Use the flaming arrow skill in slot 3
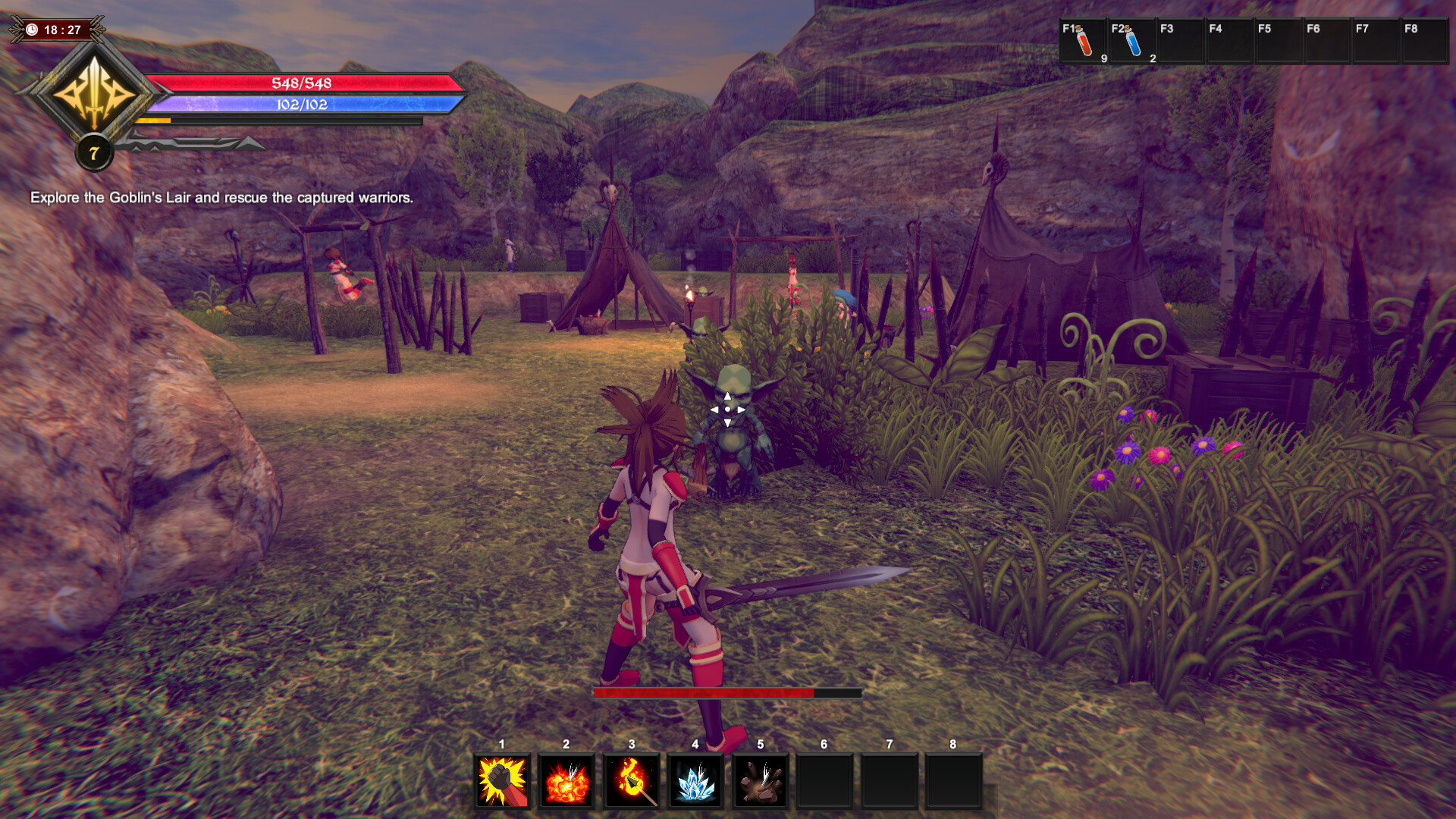Viewport: 1456px width, 819px height. tap(632, 781)
